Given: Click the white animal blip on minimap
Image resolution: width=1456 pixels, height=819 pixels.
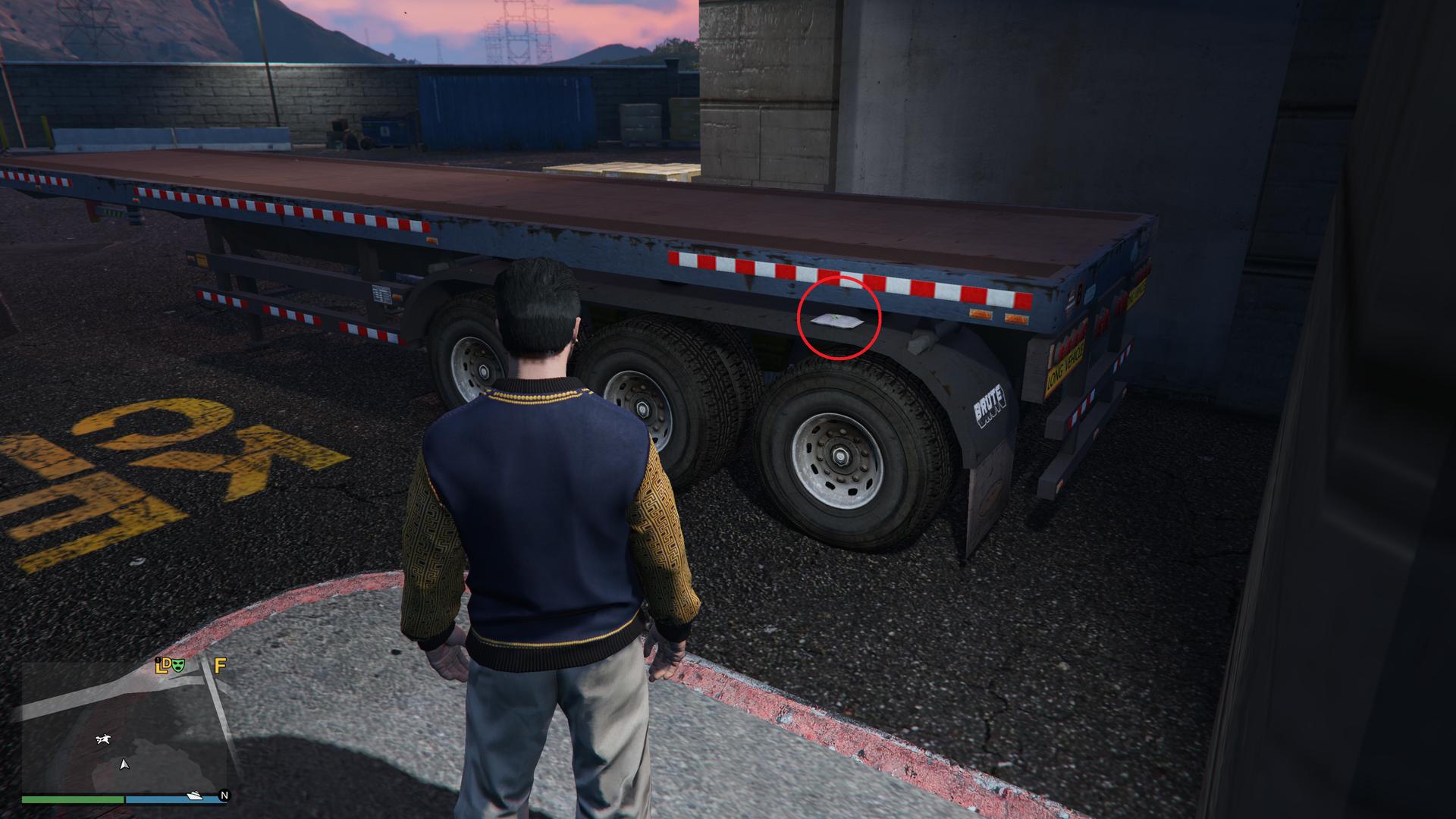Looking at the screenshot, I should pos(103,739).
